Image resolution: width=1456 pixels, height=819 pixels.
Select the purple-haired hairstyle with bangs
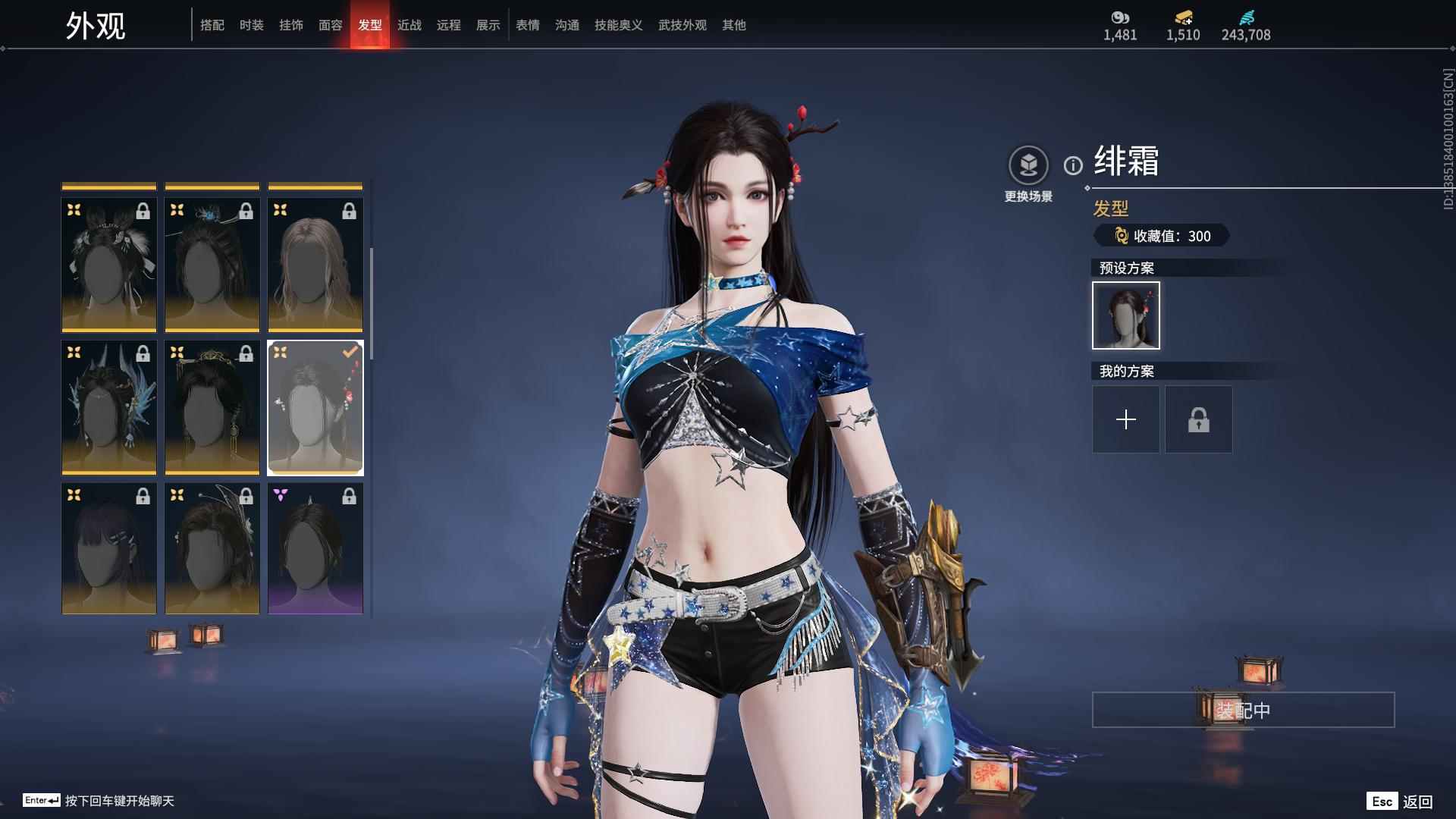pyautogui.click(x=109, y=548)
